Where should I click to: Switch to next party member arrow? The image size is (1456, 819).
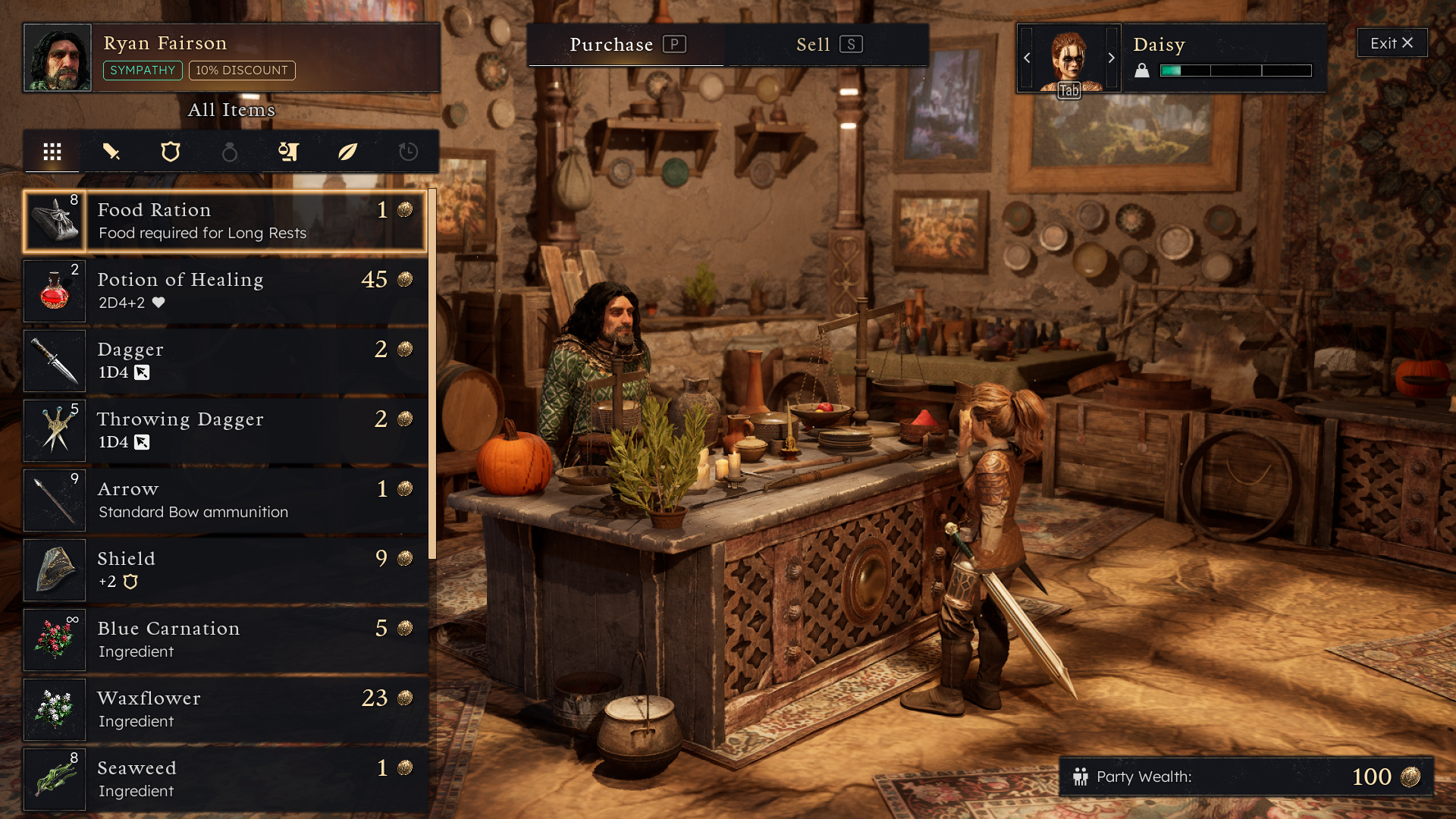1112,58
